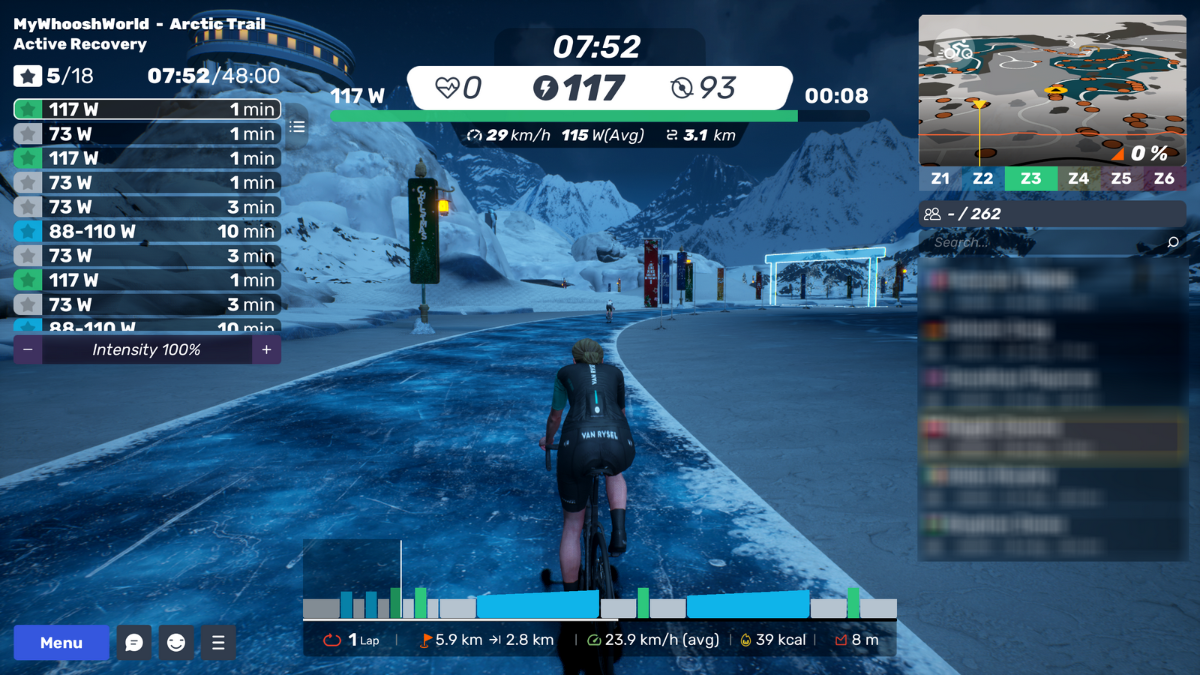Click the three-line list button beside emotes
1200x675 pixels.
pyautogui.click(x=218, y=643)
